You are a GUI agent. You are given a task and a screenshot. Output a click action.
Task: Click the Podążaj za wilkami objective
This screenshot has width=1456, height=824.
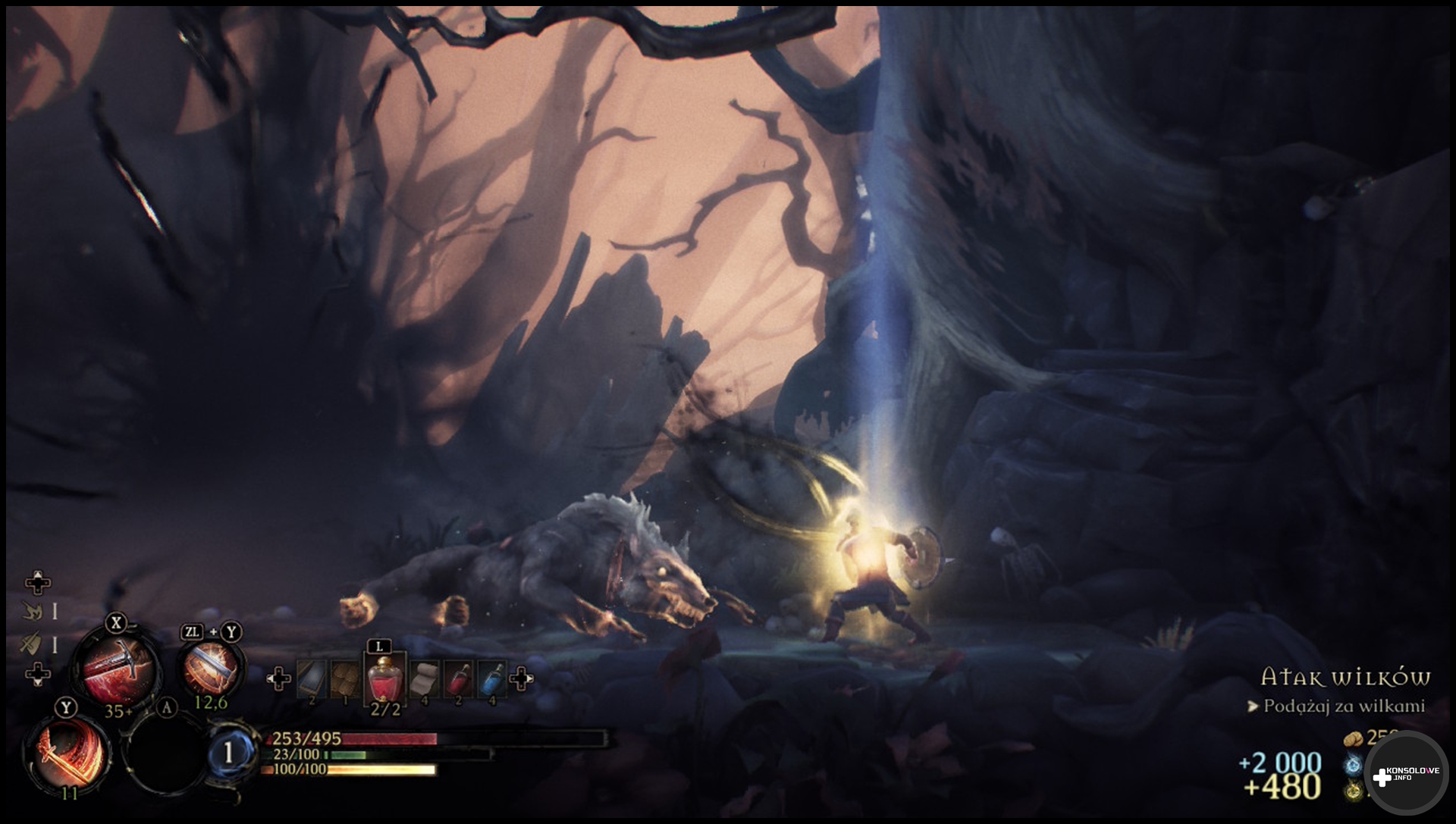click(x=1343, y=706)
